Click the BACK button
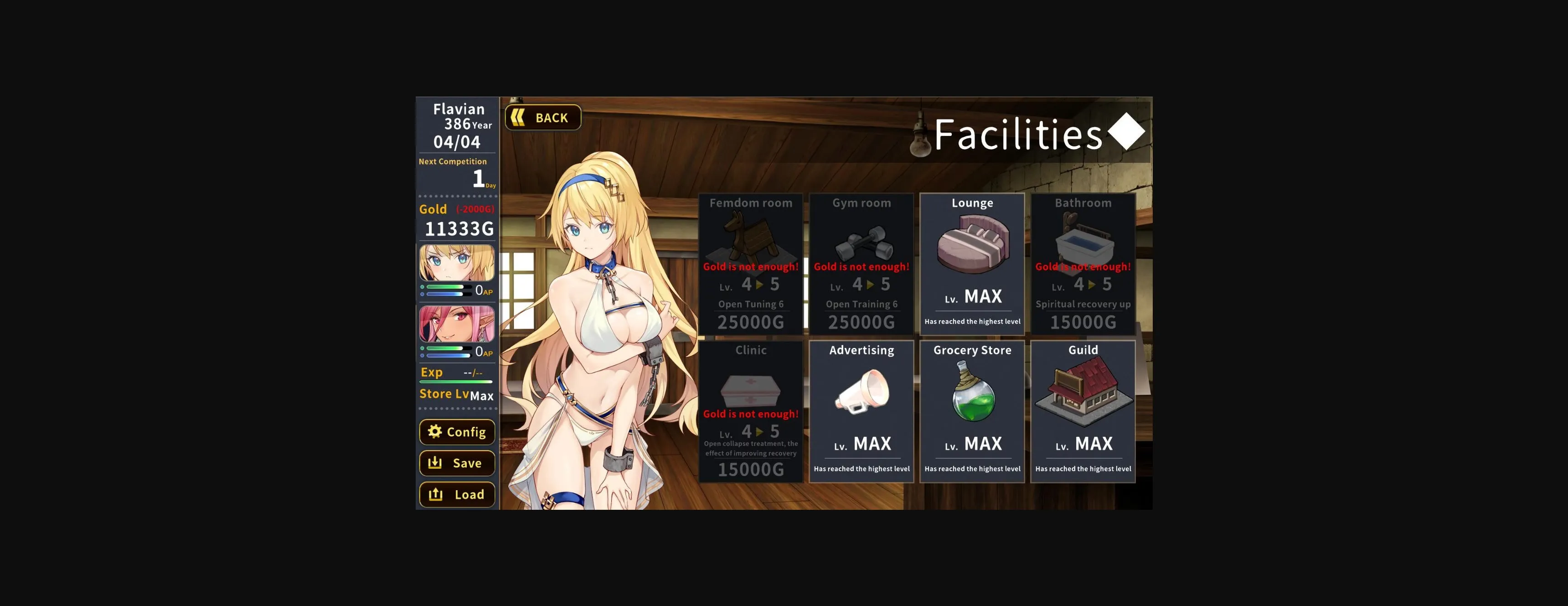1568x606 pixels. (x=542, y=117)
